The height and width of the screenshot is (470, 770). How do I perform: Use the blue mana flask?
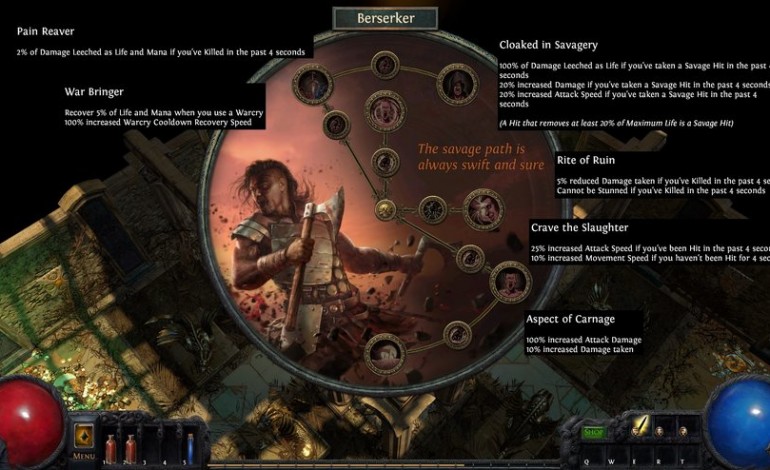(x=191, y=443)
